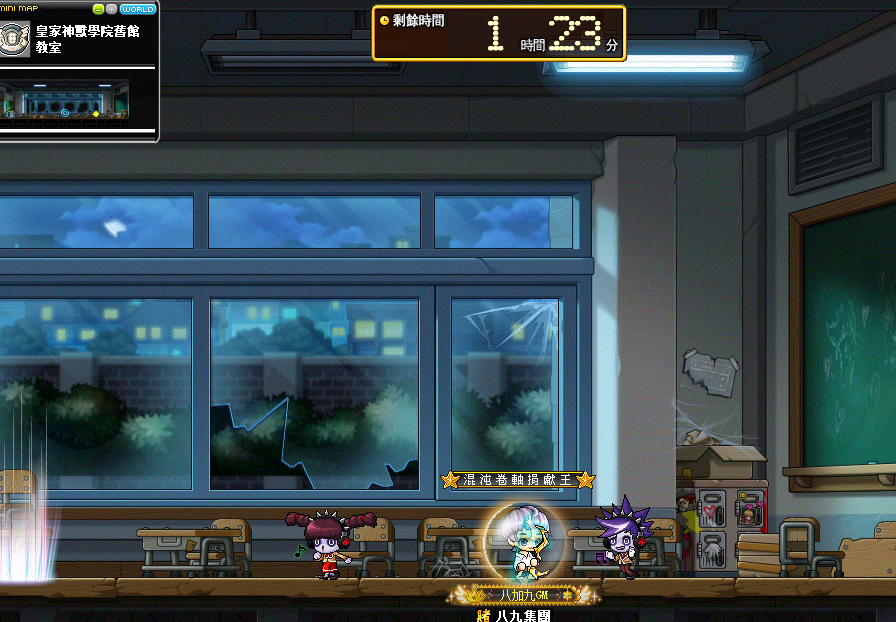Open the WORLD map from the minimap
This screenshot has width=896, height=622.
pyautogui.click(x=137, y=9)
